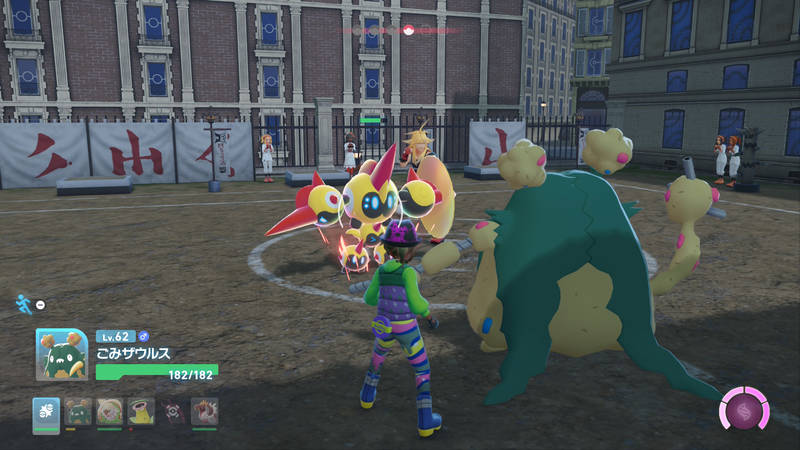
Task: Switch to the green Garbodor party slot
Action: tap(78, 411)
